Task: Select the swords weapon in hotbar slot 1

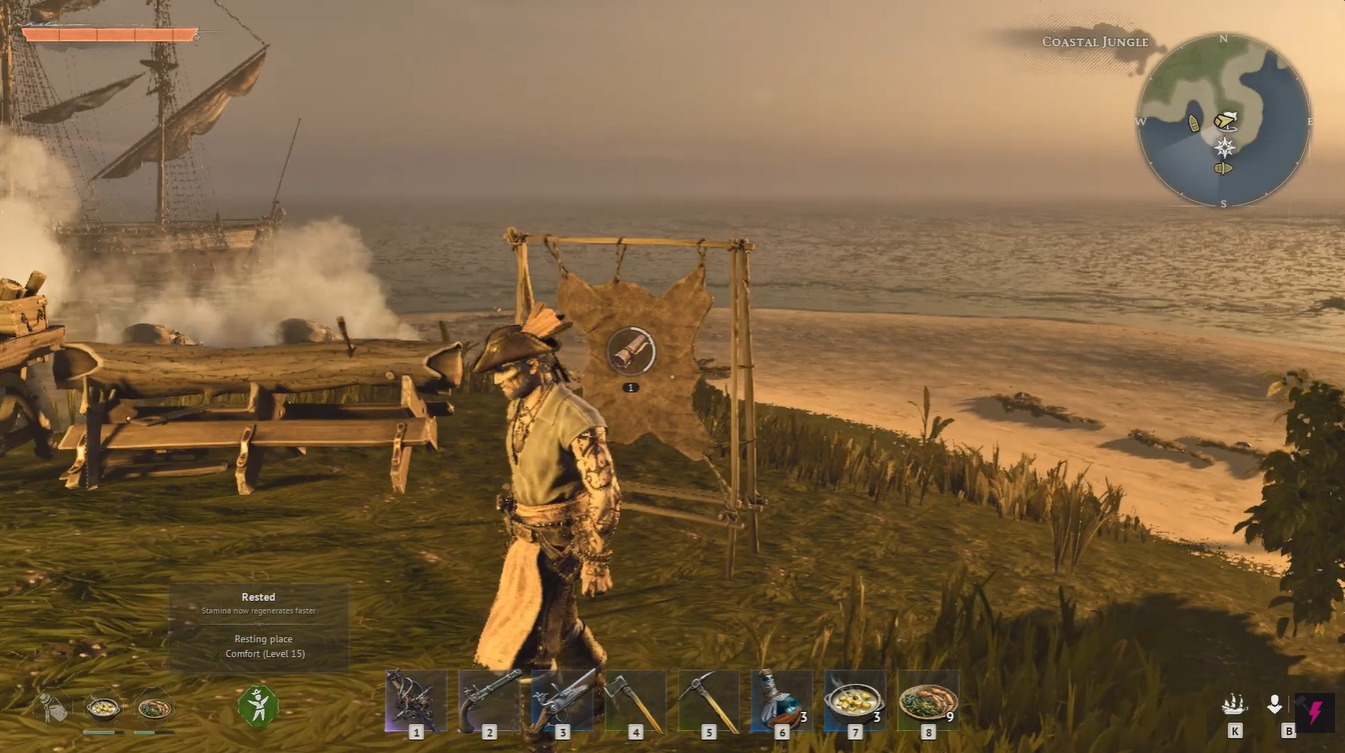Action: click(x=417, y=700)
